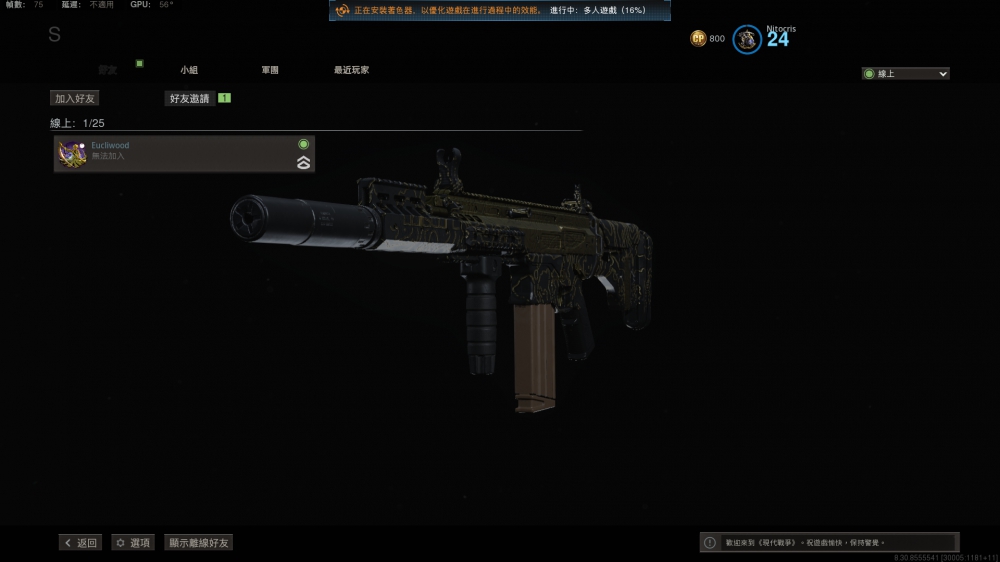Show the 最近玩家 recent players tab
Screen dimensions: 1000x562
[351, 70]
